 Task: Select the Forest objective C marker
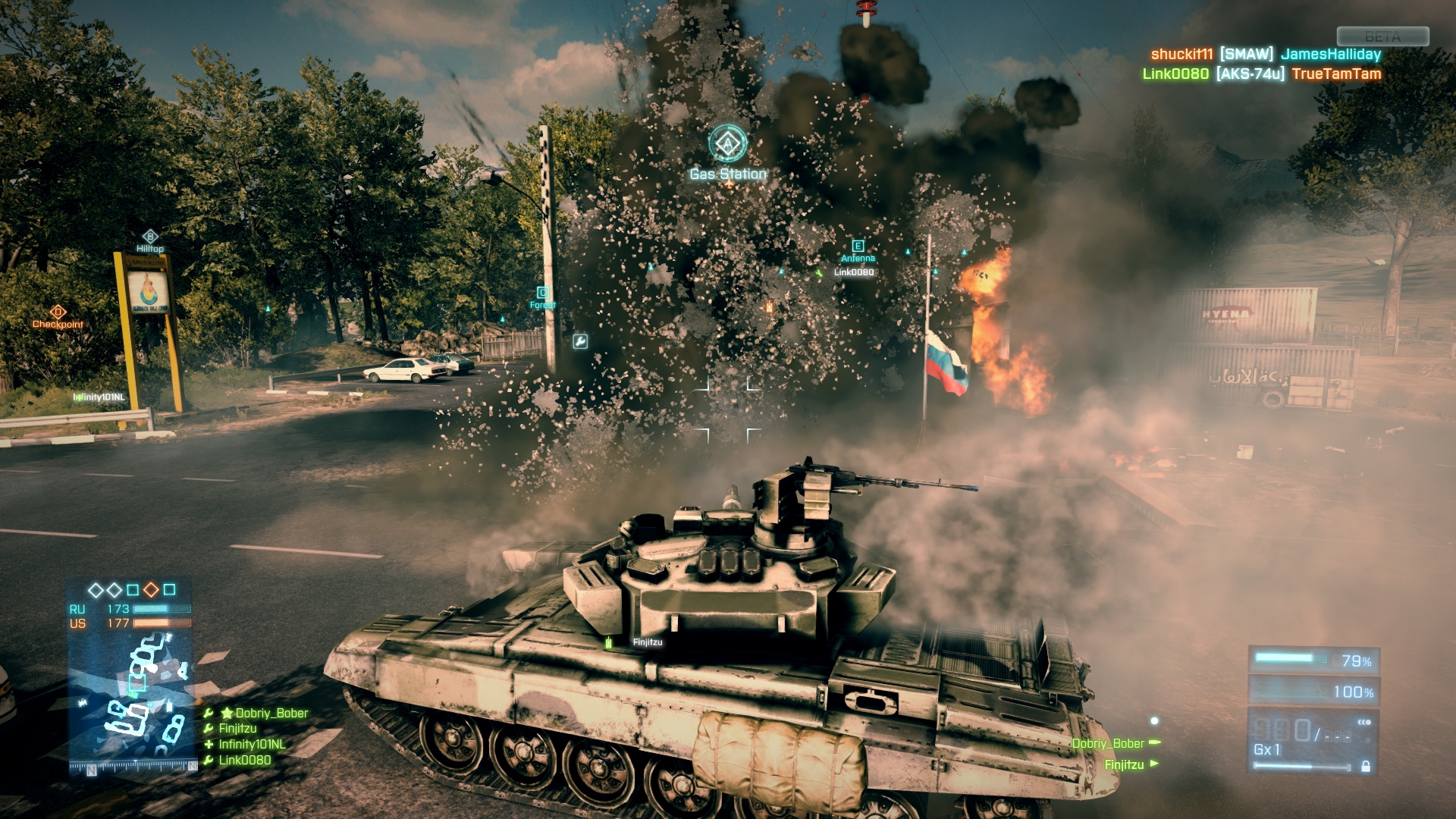(543, 293)
